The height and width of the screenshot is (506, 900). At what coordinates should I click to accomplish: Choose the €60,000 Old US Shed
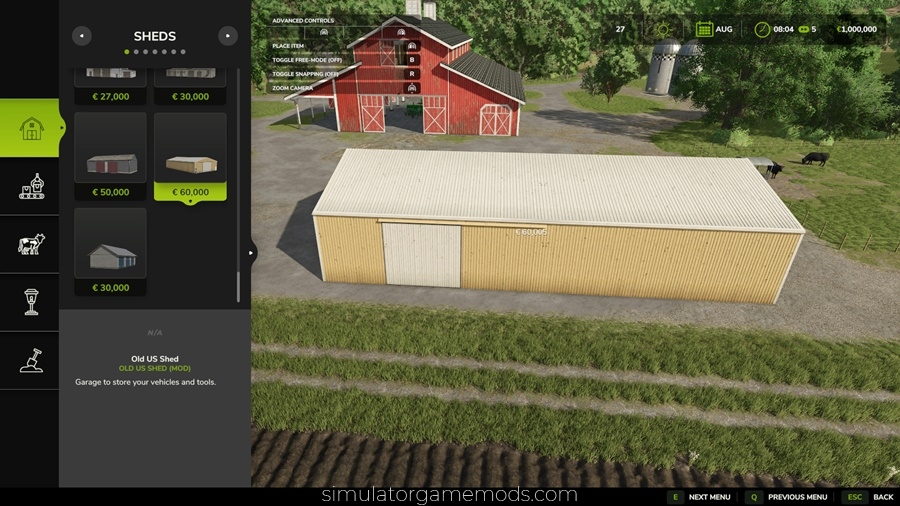coord(190,155)
